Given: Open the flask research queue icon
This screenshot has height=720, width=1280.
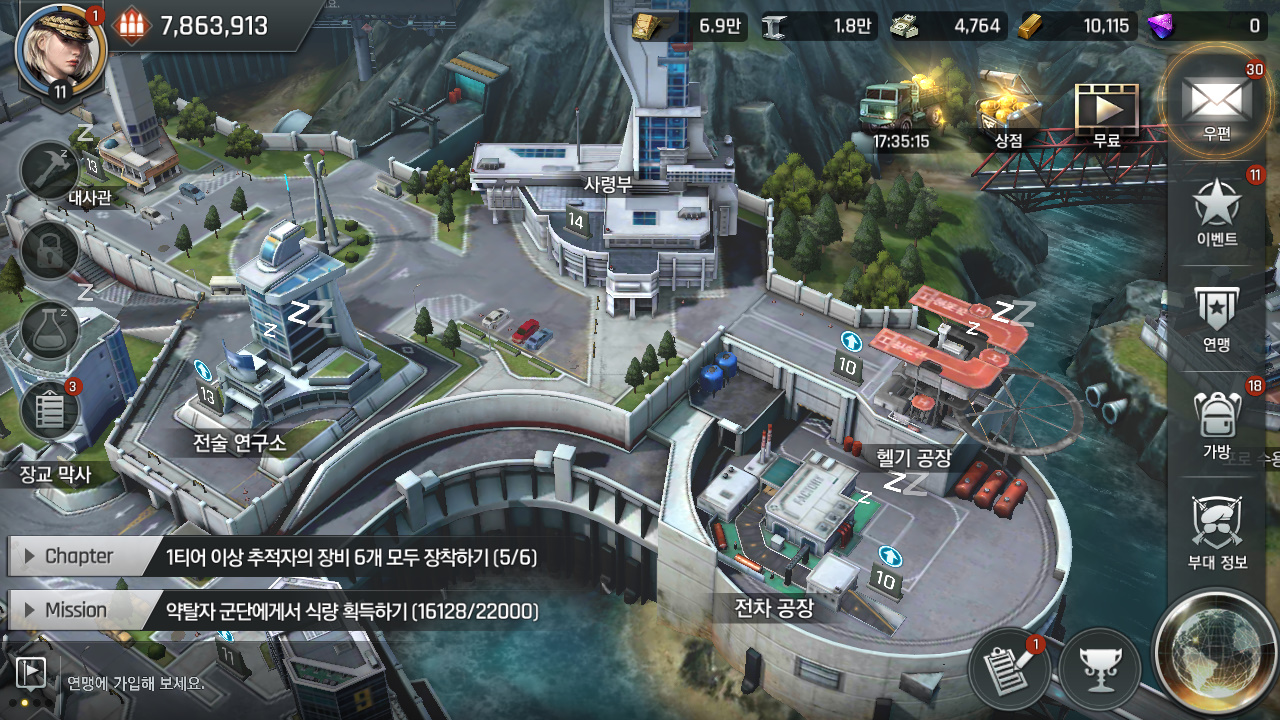Looking at the screenshot, I should pos(50,332).
